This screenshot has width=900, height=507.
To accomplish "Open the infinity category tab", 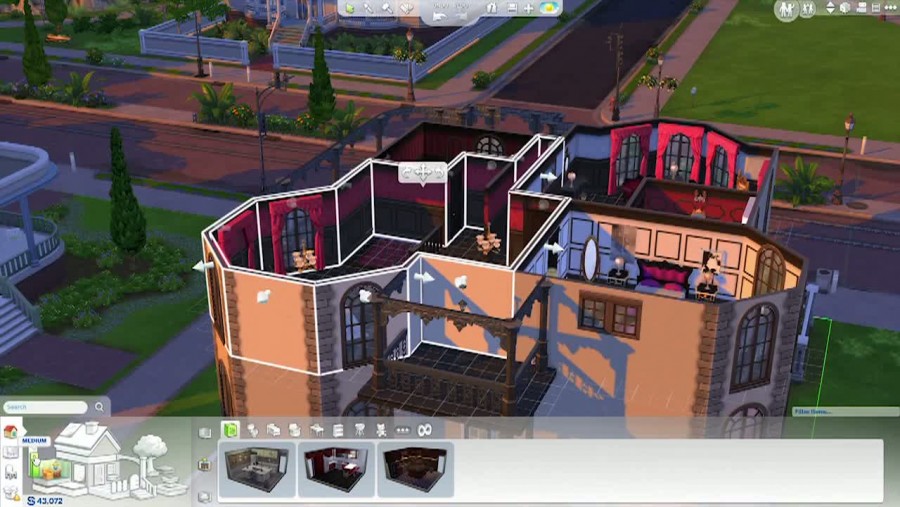I will point(424,430).
